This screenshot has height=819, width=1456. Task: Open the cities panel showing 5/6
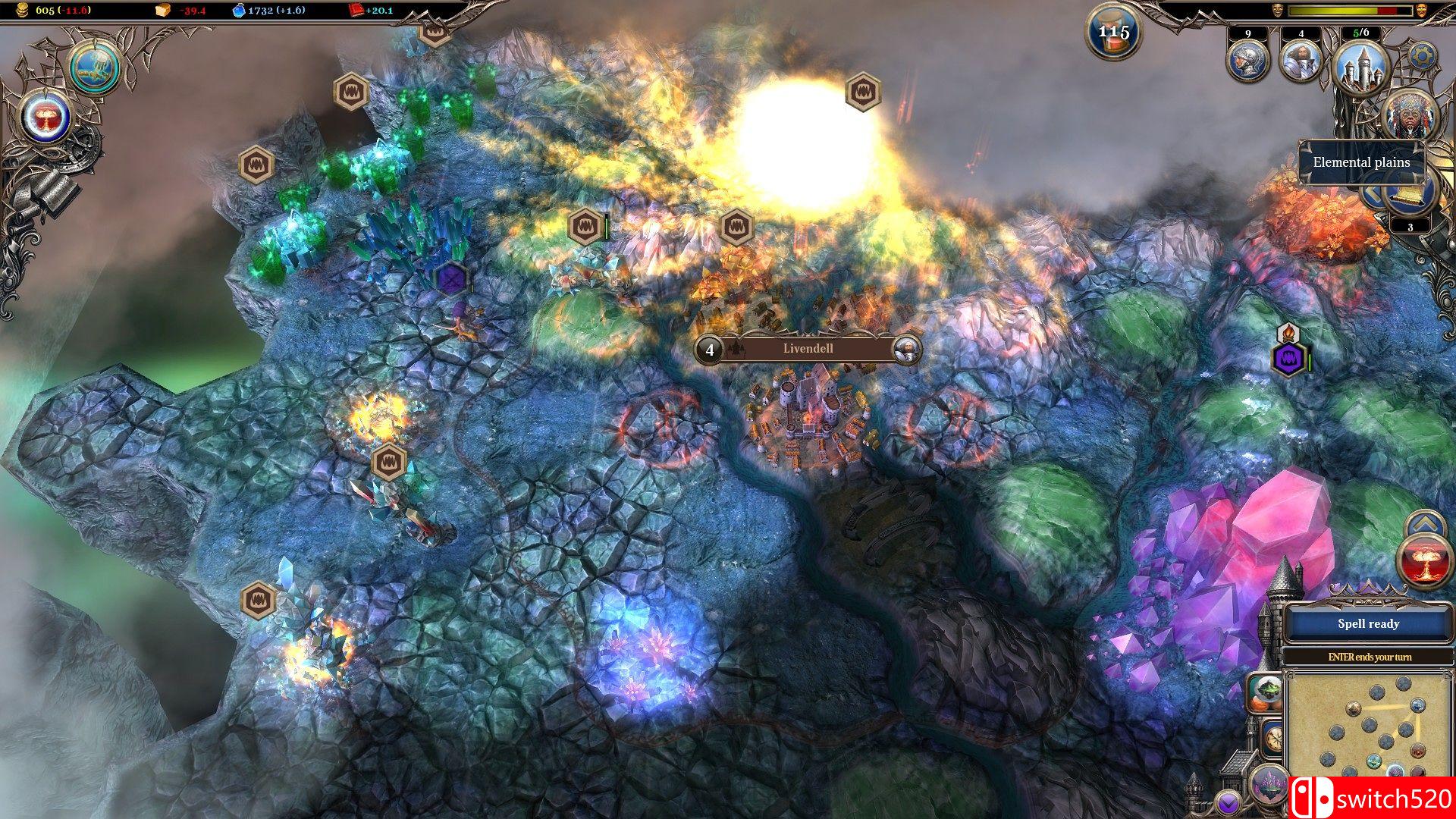point(1360,68)
